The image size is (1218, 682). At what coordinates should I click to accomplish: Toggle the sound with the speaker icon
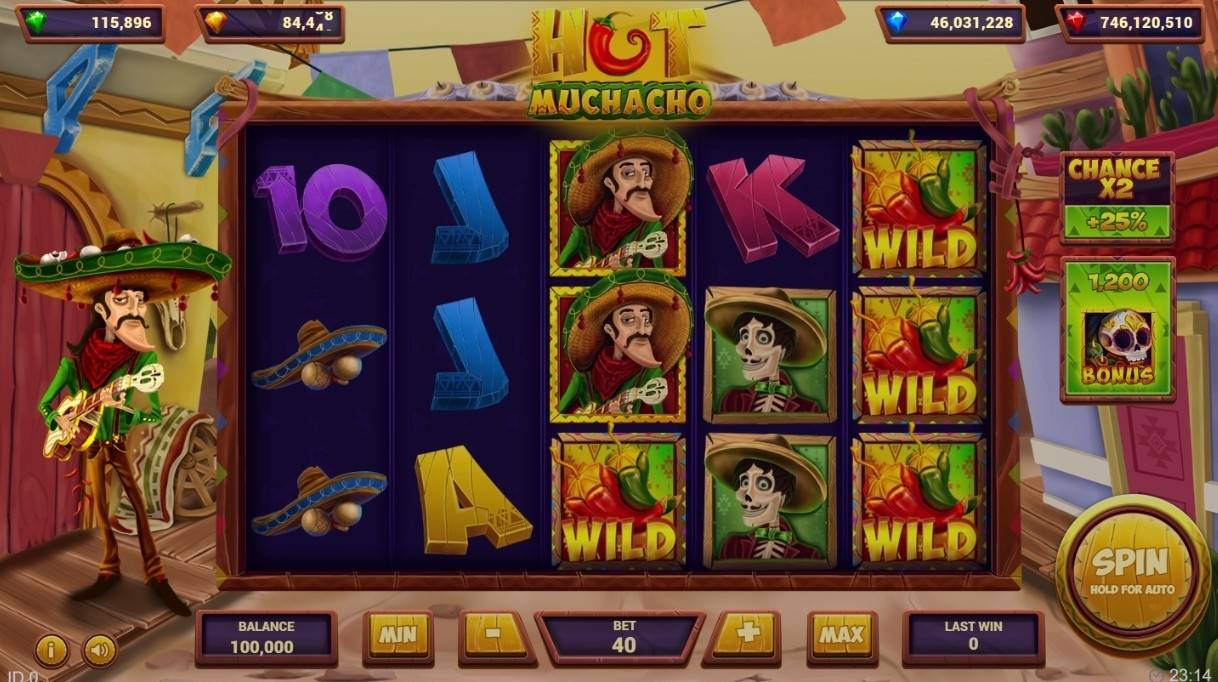[98, 650]
